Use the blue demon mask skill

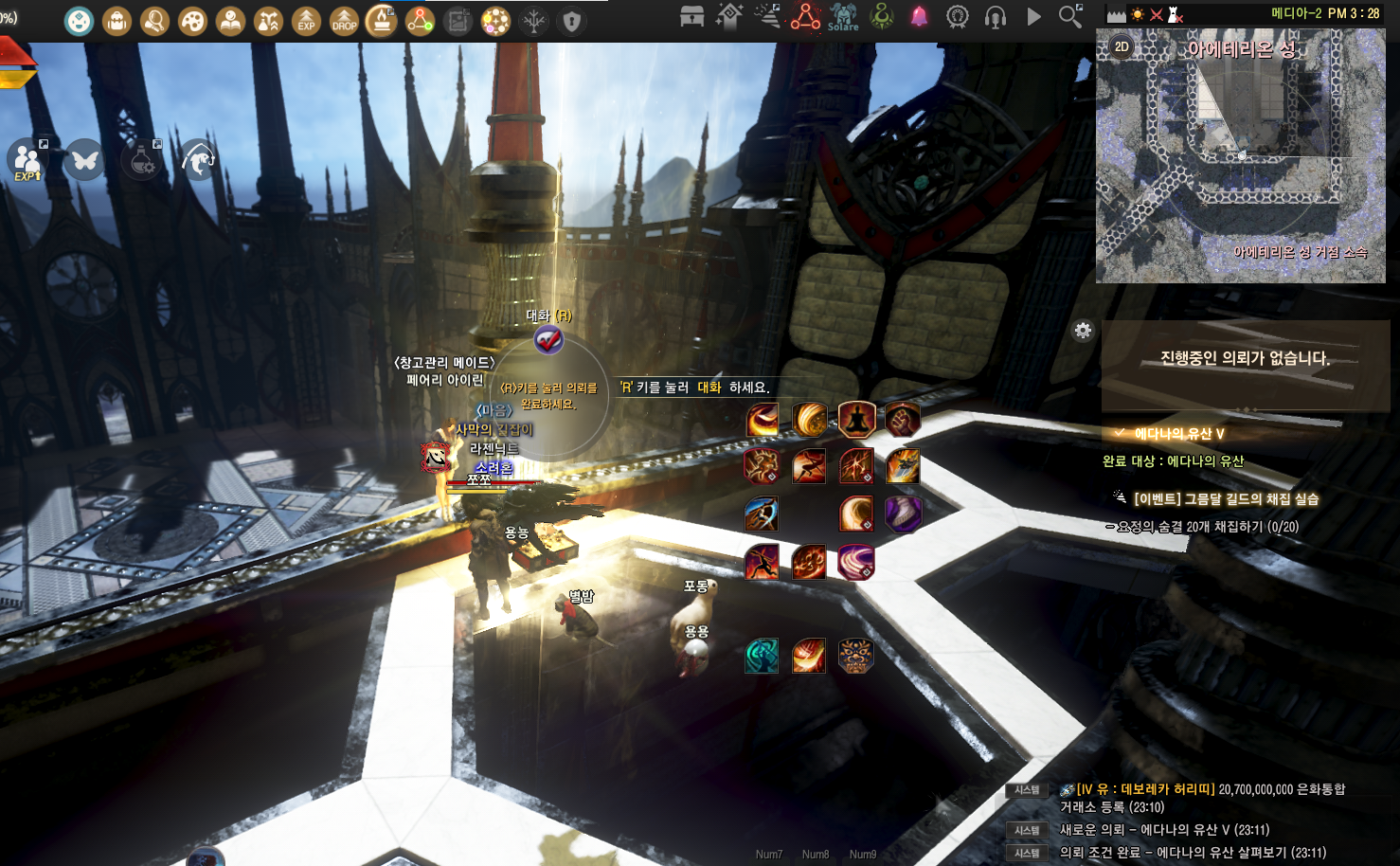[x=855, y=656]
